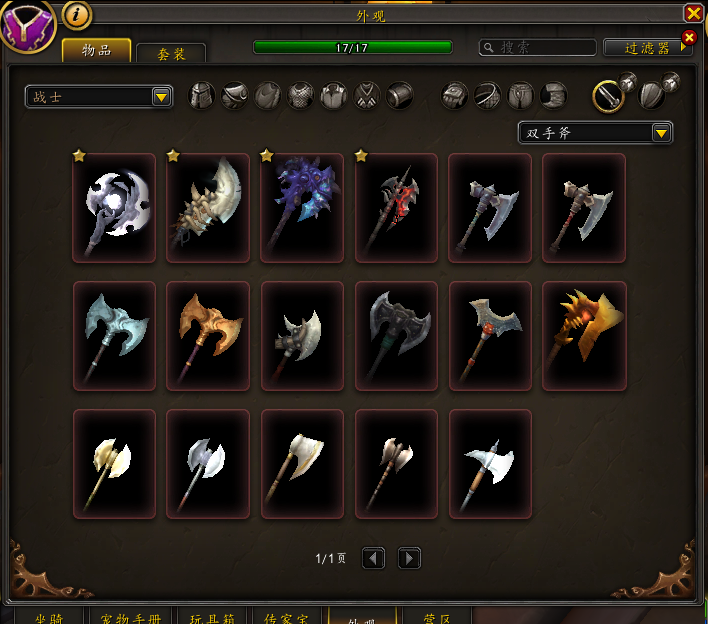The width and height of the screenshot is (708, 624).
Task: Pick the boots slot icon
Action: pyautogui.click(x=554, y=96)
